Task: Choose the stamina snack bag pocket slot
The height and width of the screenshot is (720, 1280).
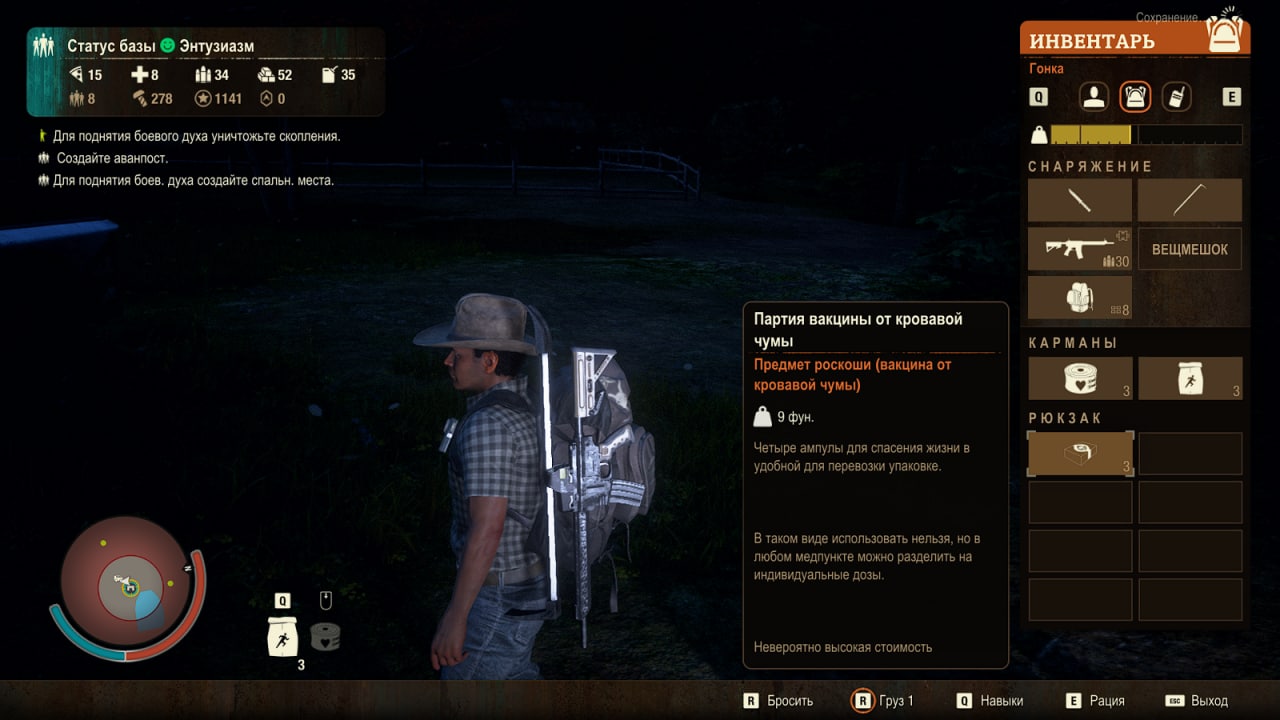Action: 1190,378
